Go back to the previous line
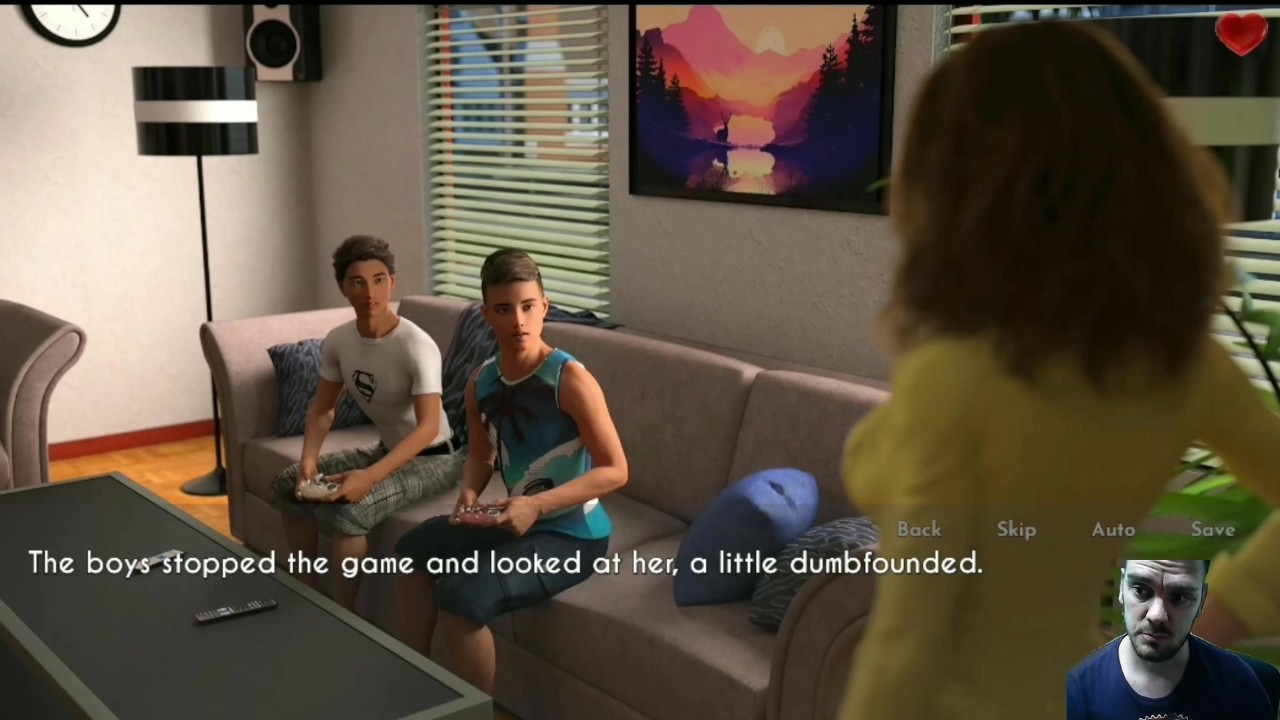Image resolution: width=1280 pixels, height=720 pixels. pos(918,529)
